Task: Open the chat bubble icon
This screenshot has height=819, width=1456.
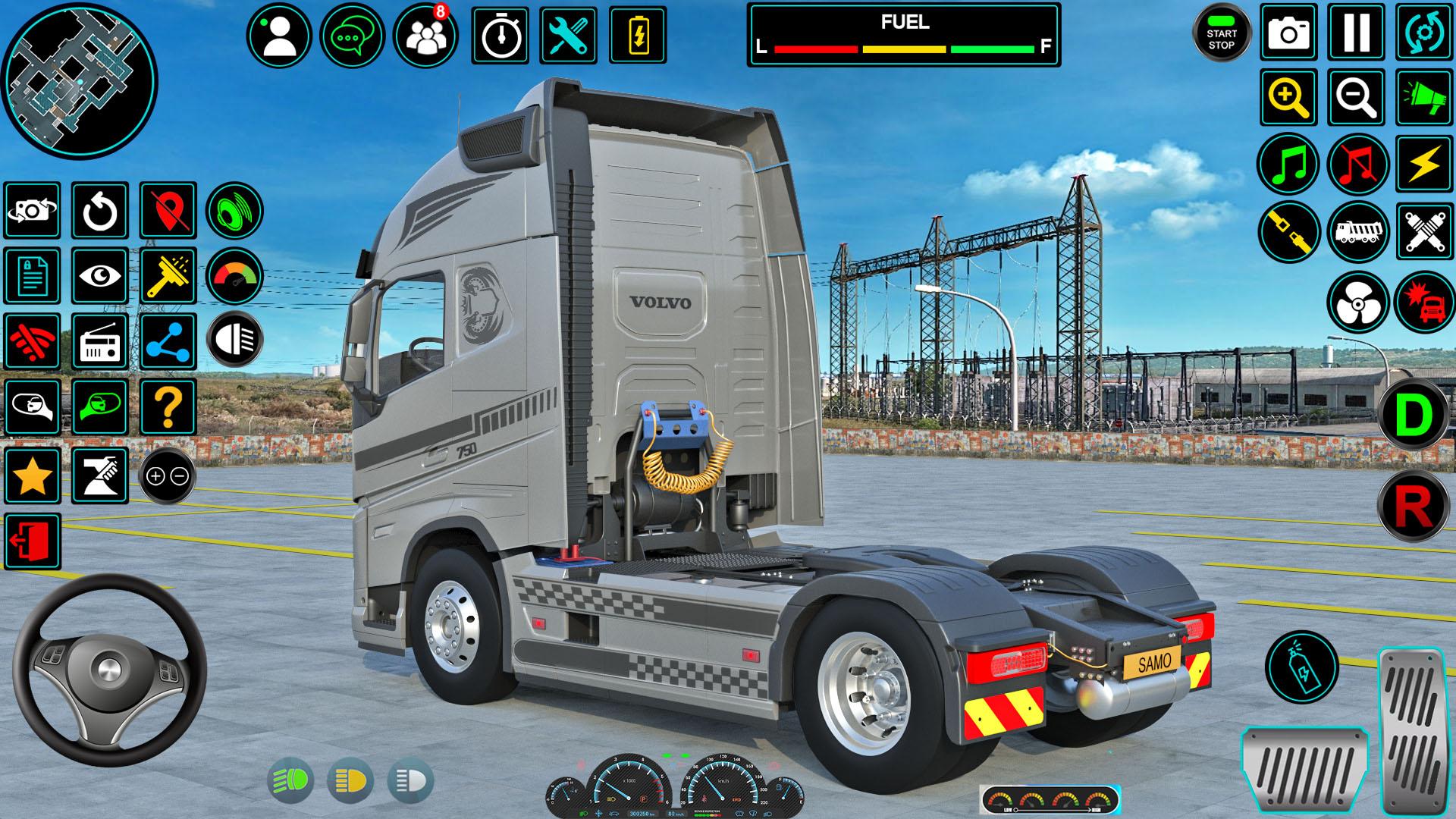Action: tap(352, 36)
